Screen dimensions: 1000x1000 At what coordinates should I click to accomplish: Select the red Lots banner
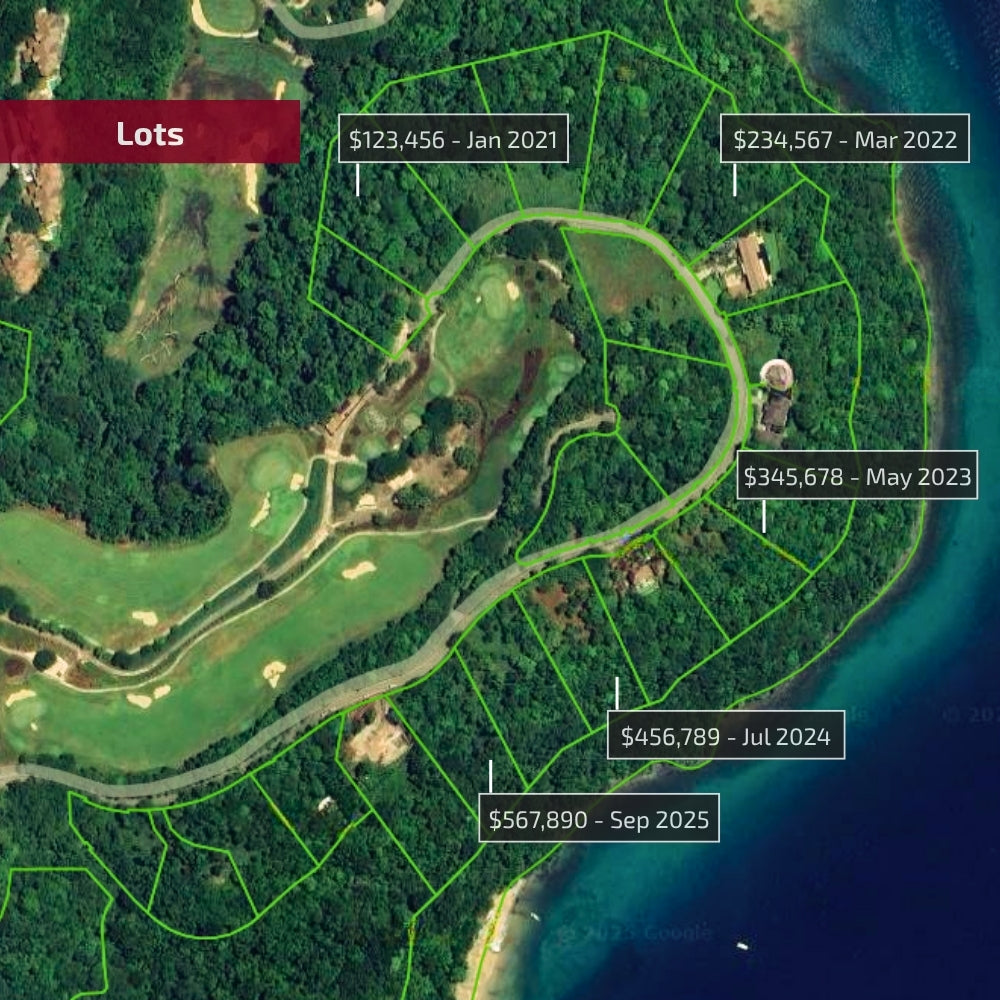(150, 132)
